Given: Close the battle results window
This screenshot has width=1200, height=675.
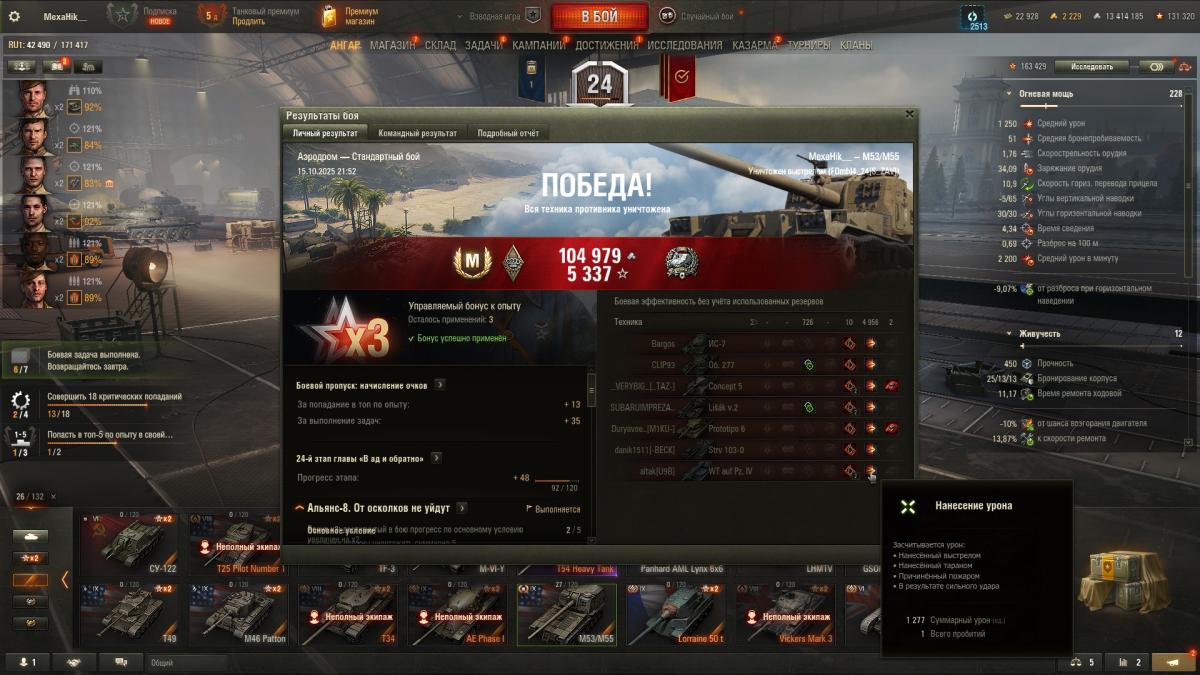Looking at the screenshot, I should click(x=909, y=114).
